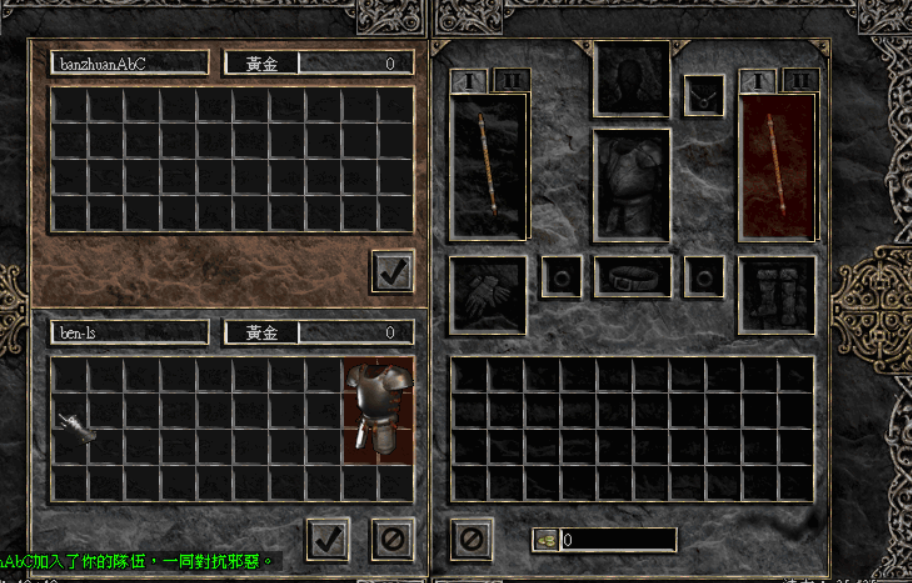Viewport: 912px width, 583px height.
Task: Close the inventory with the button left of the gold counter
Action: pyautogui.click(x=471, y=540)
